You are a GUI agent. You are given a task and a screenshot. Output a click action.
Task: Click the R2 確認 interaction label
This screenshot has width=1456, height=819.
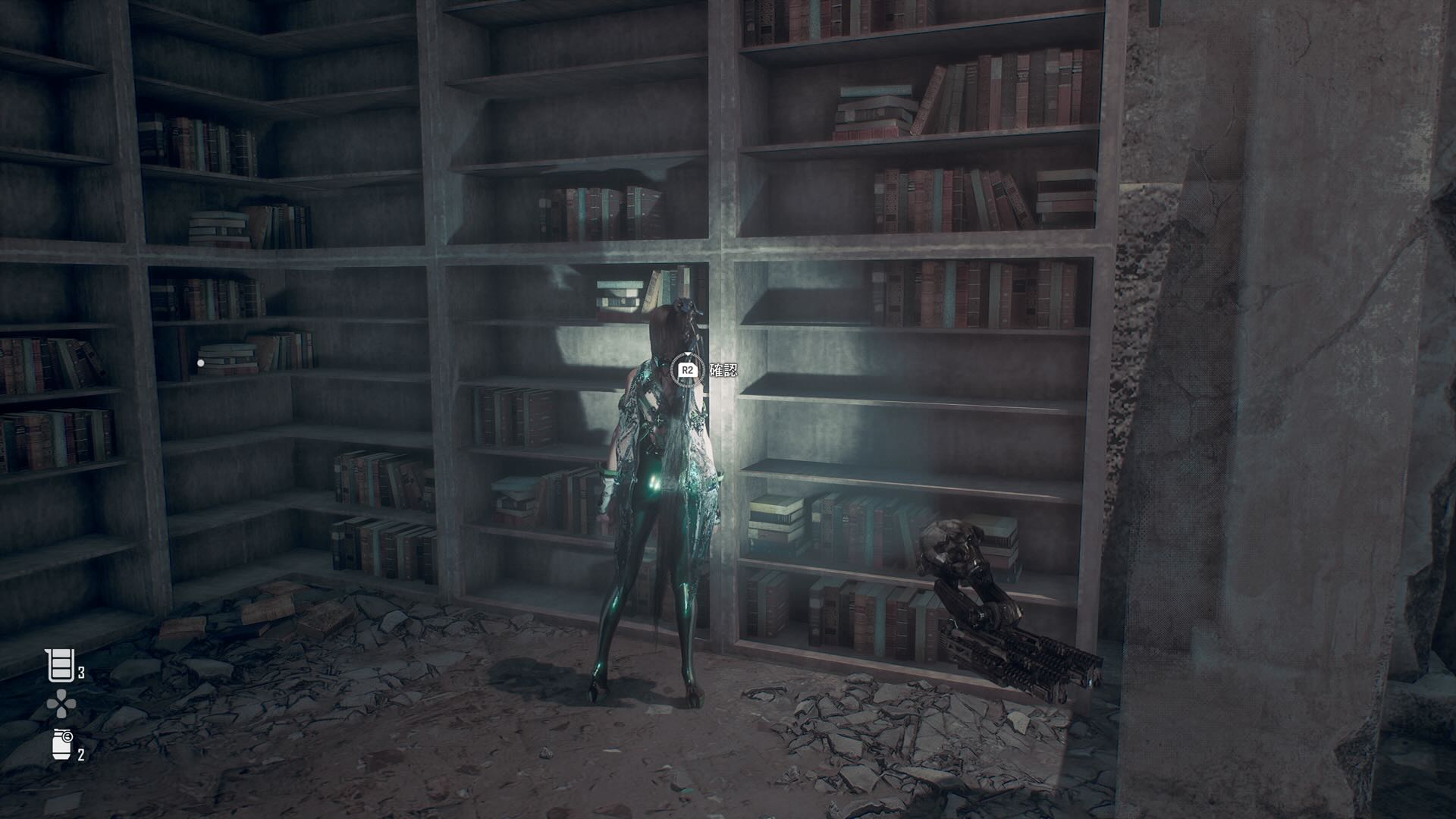[723, 371]
